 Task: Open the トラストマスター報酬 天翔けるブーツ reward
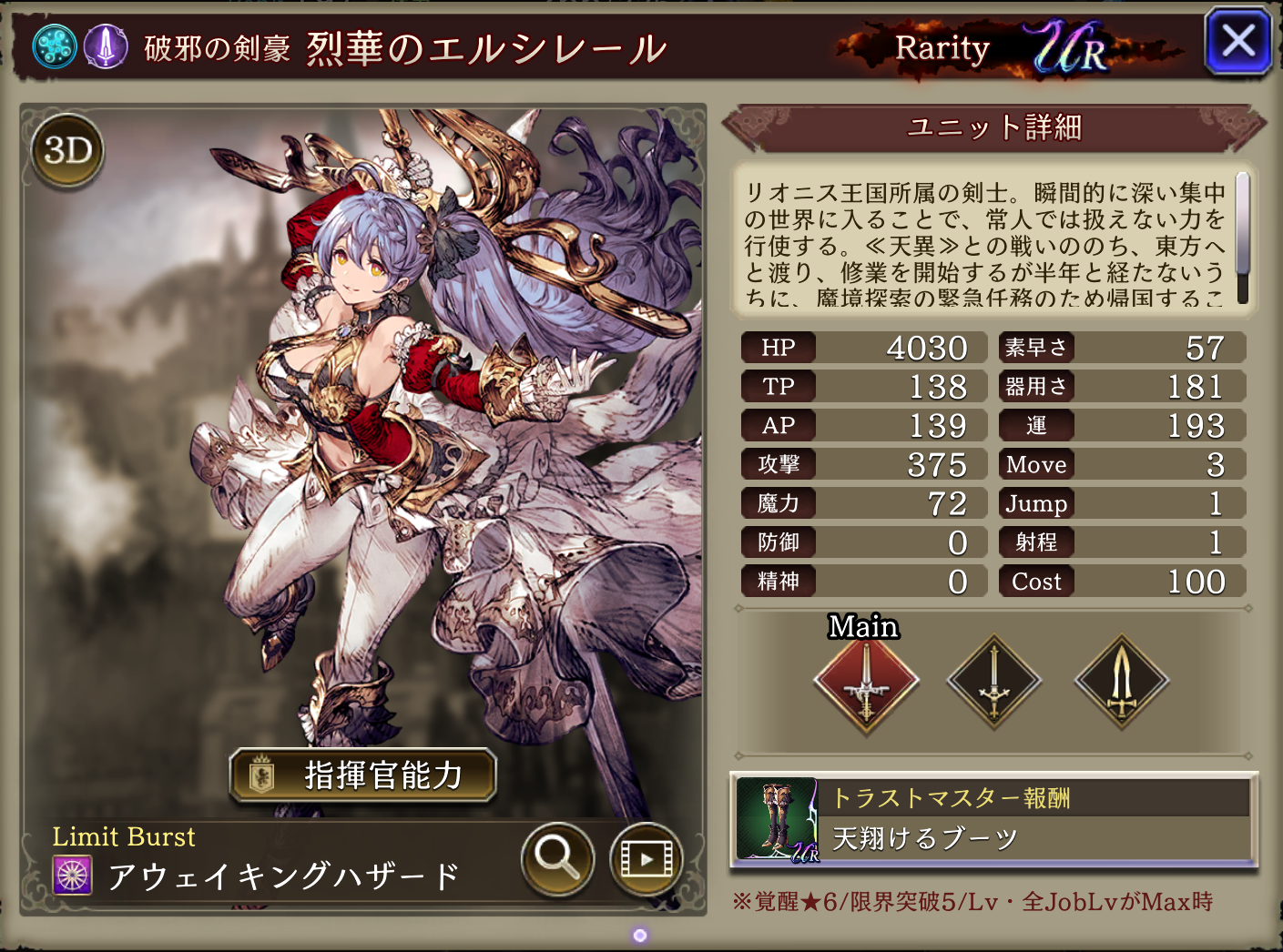[994, 820]
